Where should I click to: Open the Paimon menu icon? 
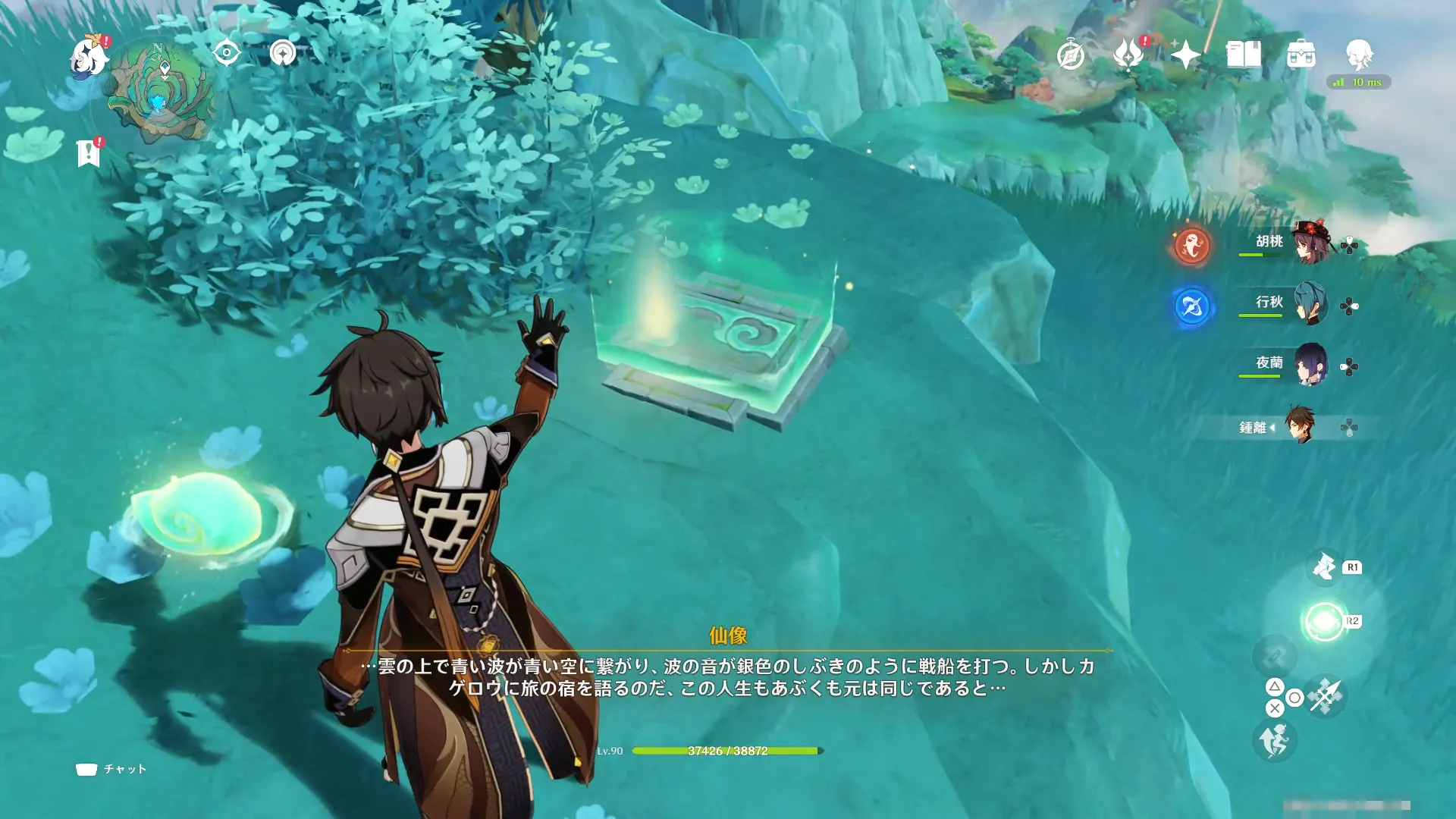[x=88, y=58]
